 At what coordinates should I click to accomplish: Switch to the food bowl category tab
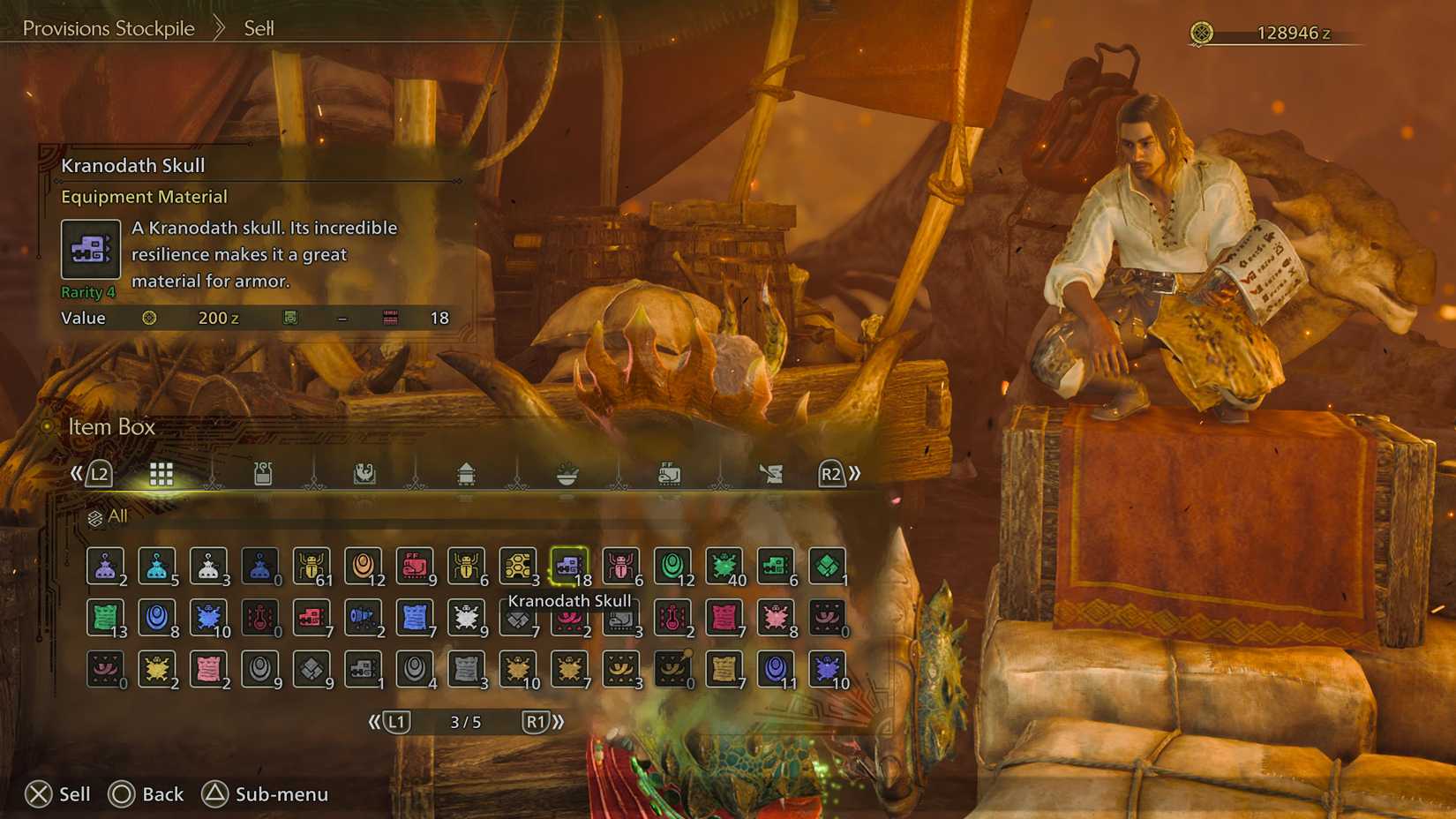coord(568,473)
